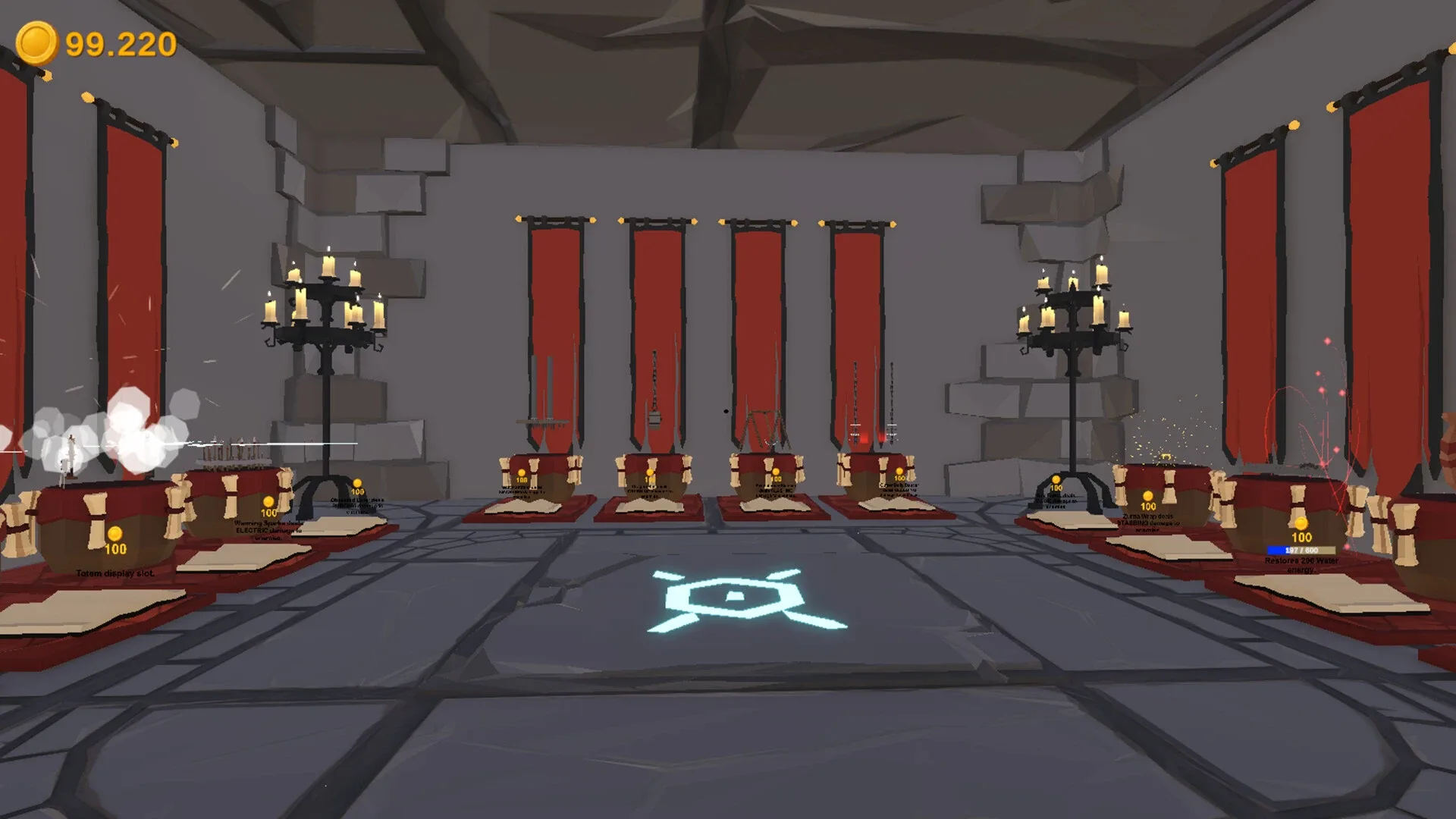The width and height of the screenshot is (1456, 819).
Task: Click the coin icon on the leftmost center pedestal
Action: 520,472
